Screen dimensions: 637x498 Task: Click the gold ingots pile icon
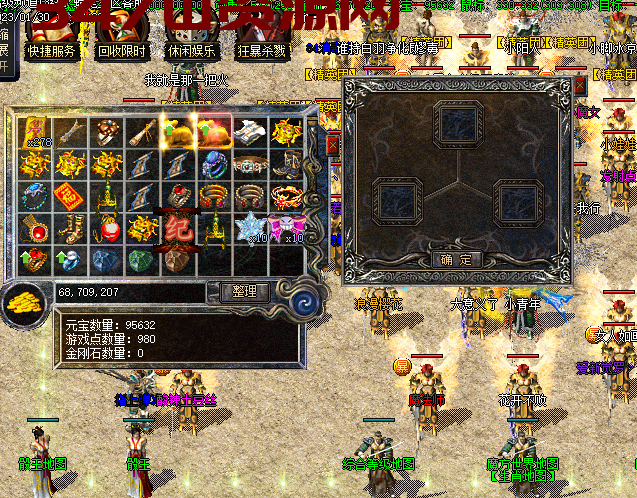[24, 300]
